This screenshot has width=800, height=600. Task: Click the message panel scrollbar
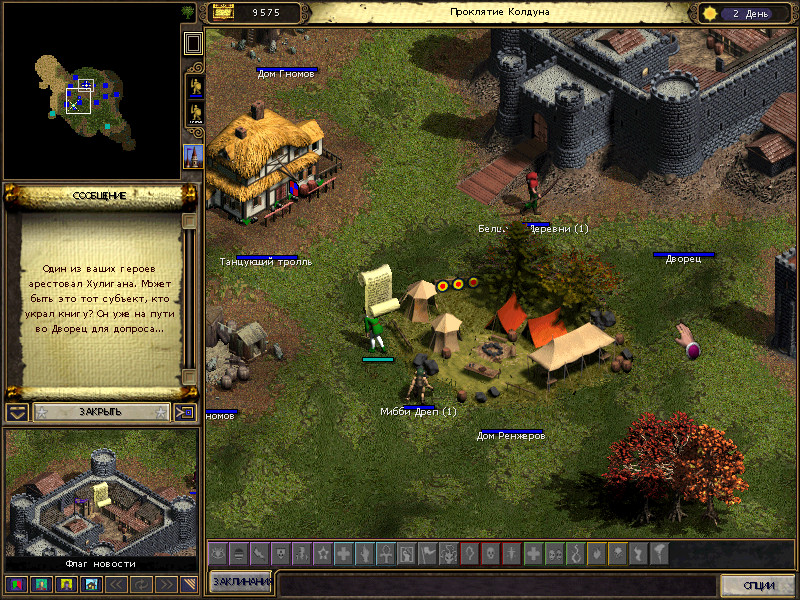pos(189,300)
